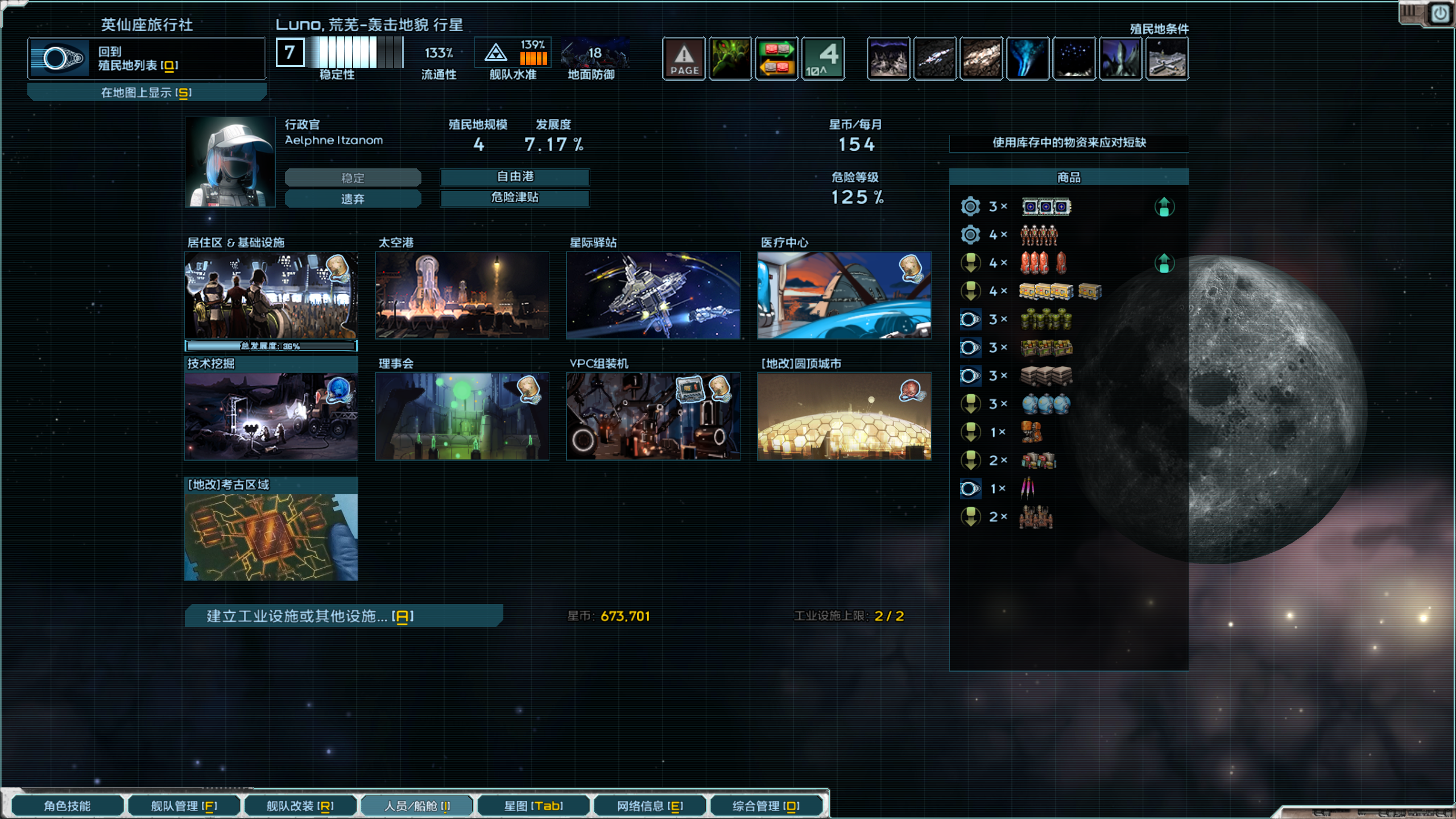Select the starfield low-gravity condition icon
The height and width of the screenshot is (819, 1456).
tap(1075, 58)
